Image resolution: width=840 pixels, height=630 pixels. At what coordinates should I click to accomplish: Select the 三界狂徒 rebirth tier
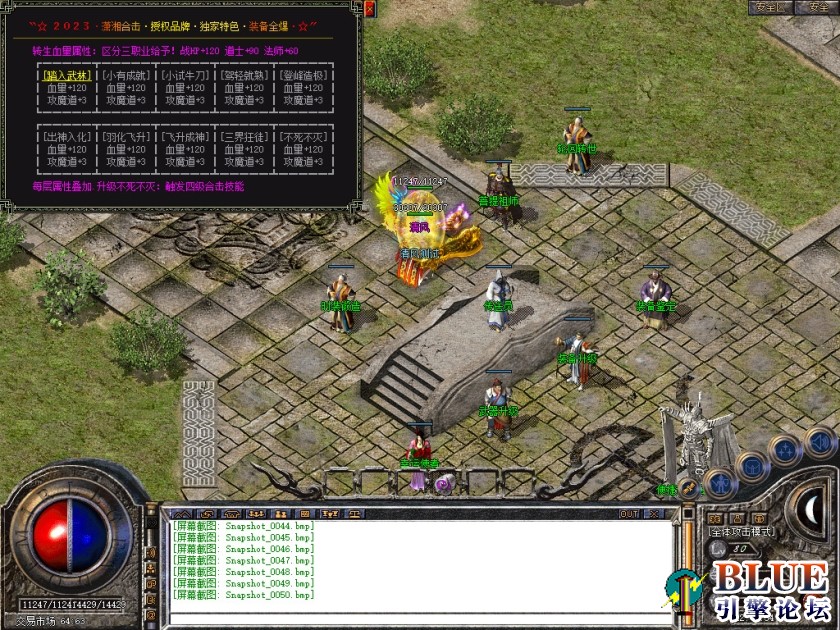[x=243, y=136]
